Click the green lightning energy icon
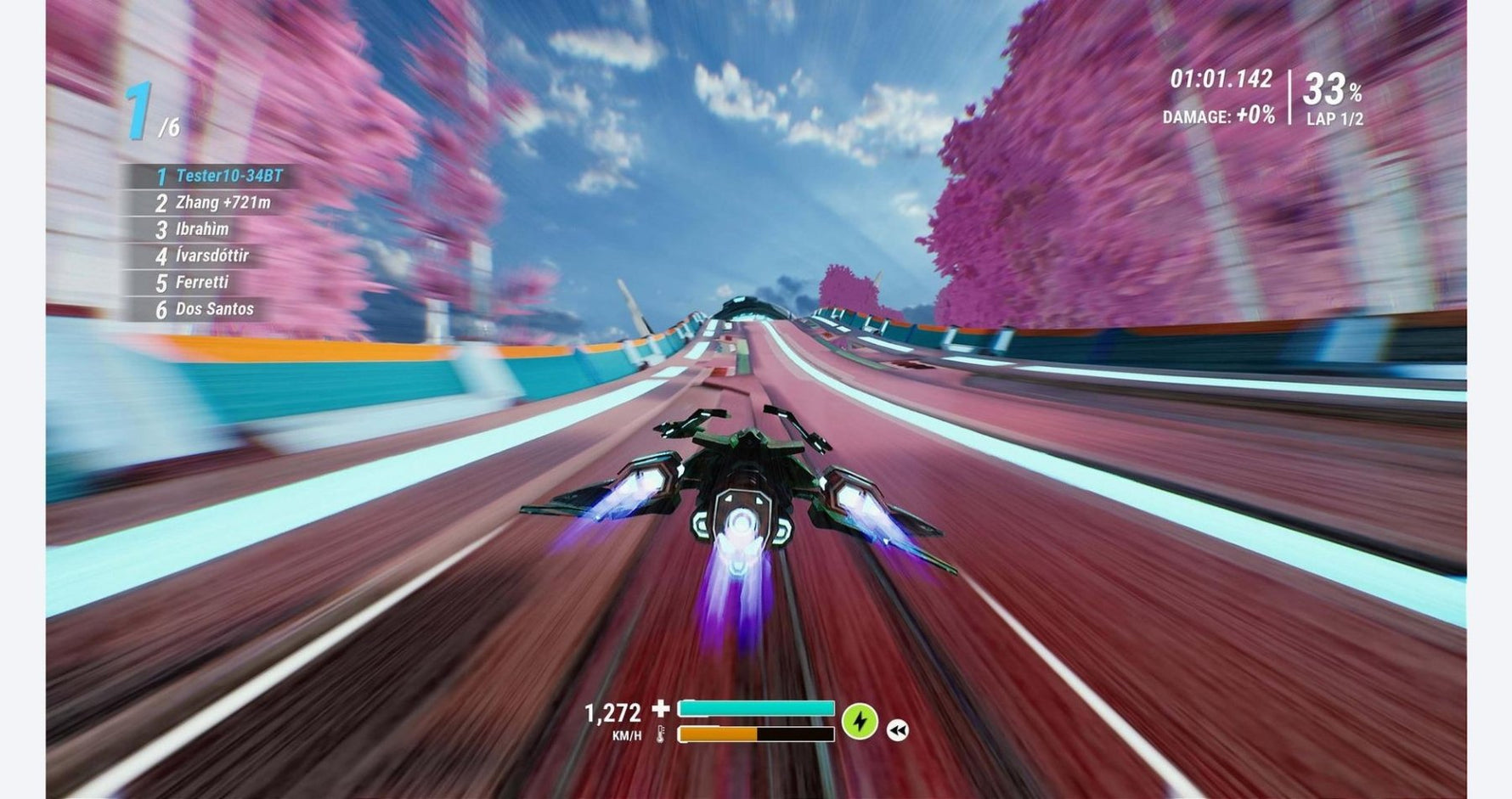The height and width of the screenshot is (799, 1512). coord(859,720)
